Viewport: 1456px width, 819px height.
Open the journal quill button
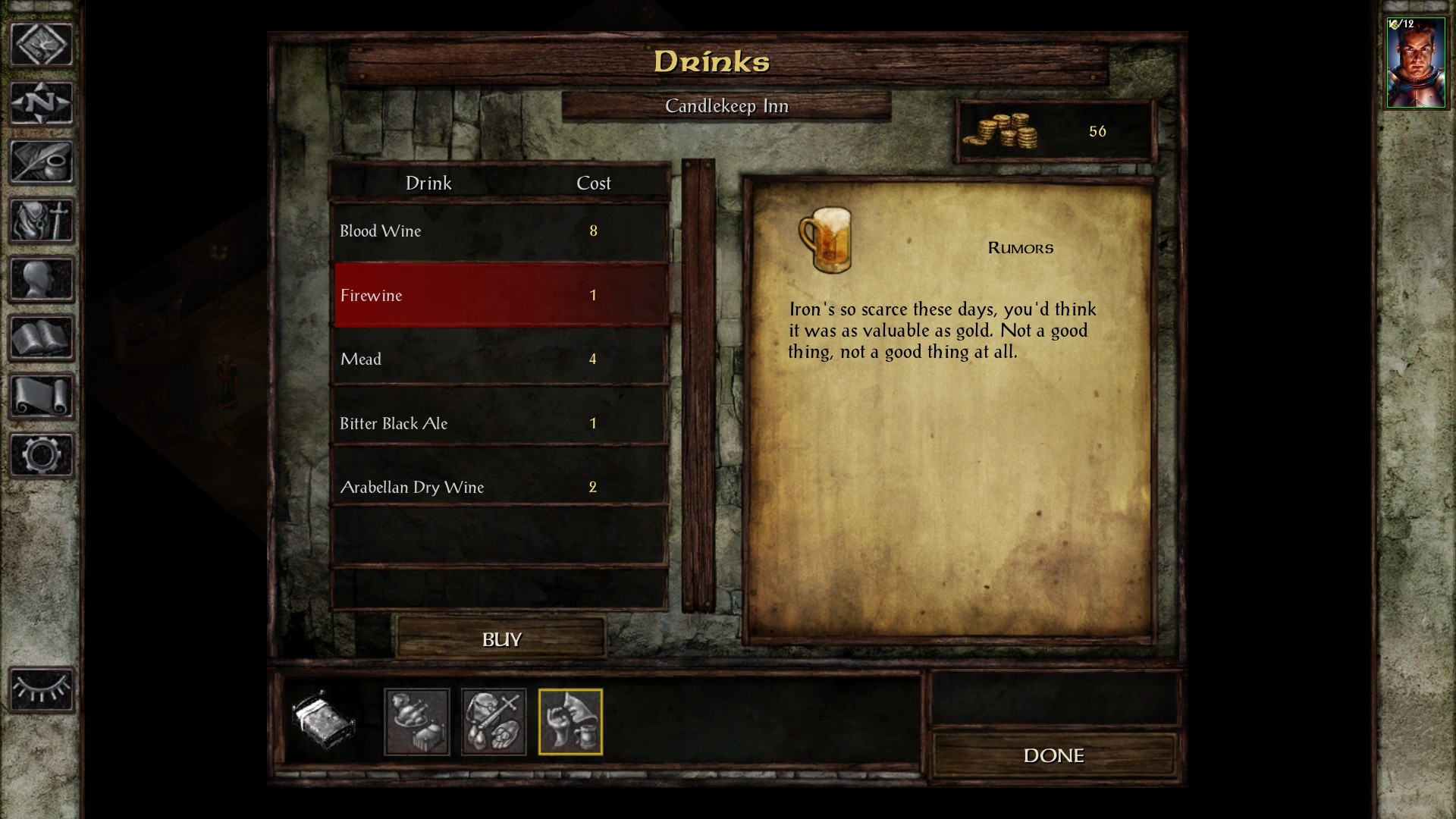tap(41, 161)
